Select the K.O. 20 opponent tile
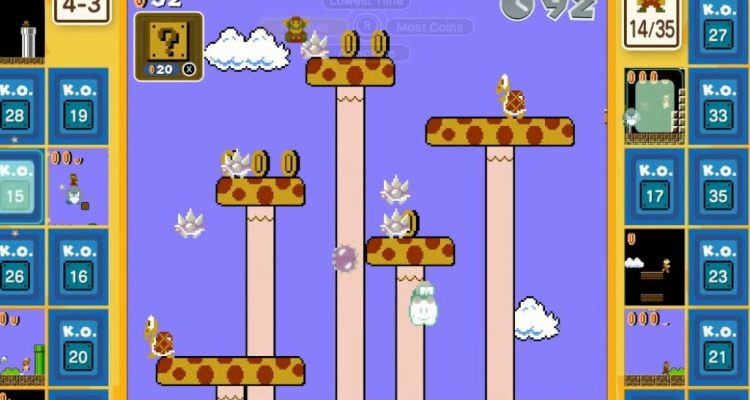 coord(79,345)
